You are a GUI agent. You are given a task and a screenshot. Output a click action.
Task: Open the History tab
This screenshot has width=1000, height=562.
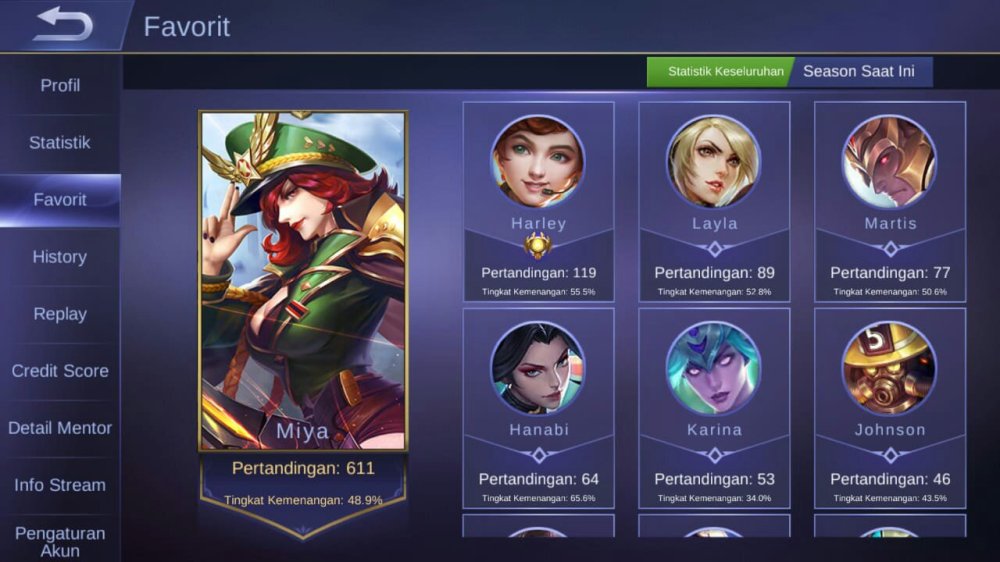point(60,257)
